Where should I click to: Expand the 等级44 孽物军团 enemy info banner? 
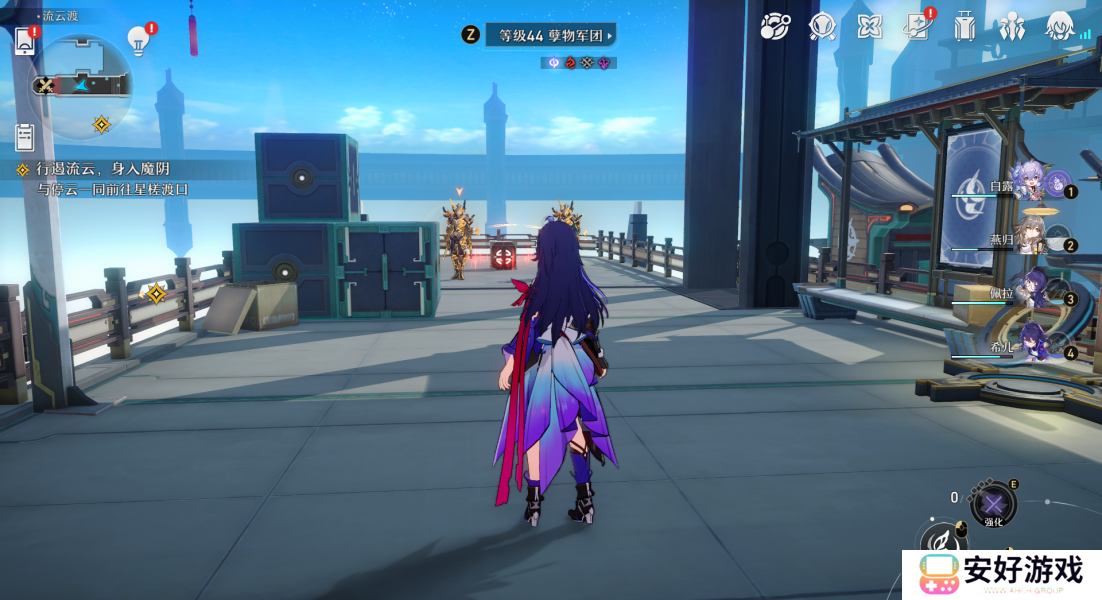click(x=550, y=35)
